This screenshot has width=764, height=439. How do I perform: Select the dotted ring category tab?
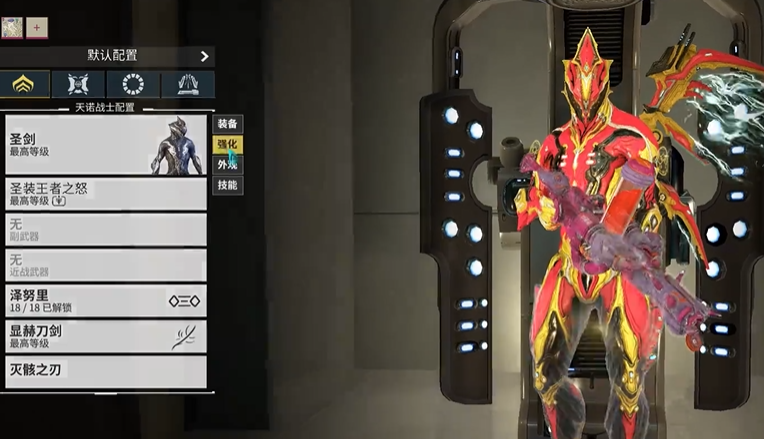[133, 84]
